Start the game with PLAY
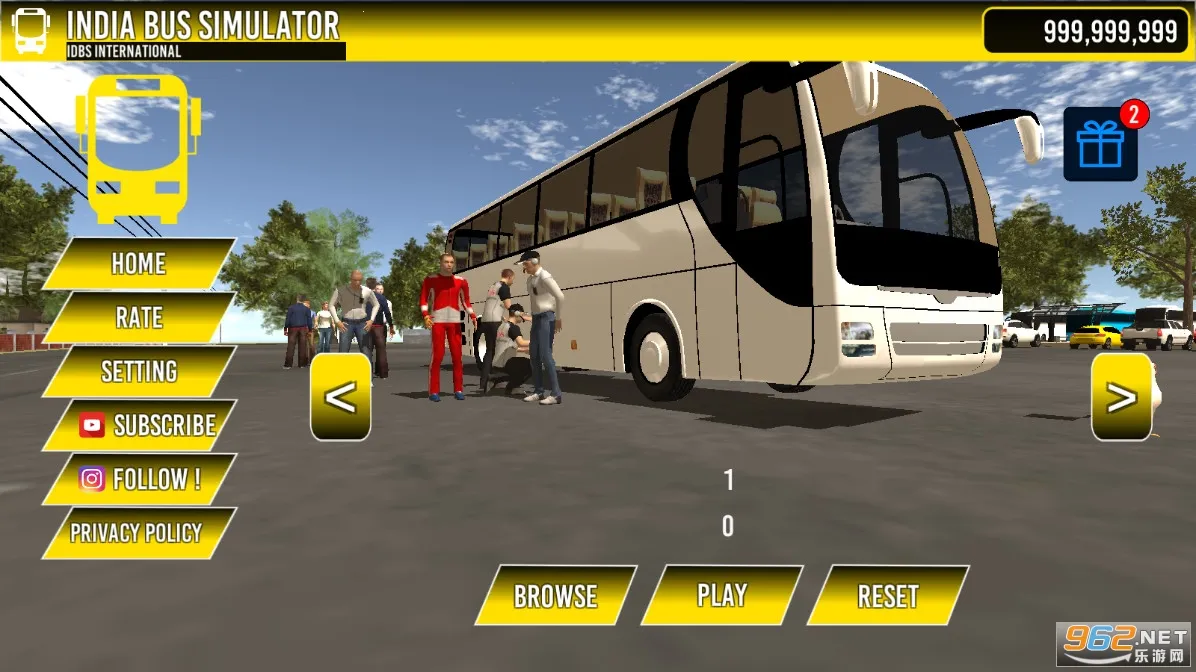 pyautogui.click(x=721, y=596)
